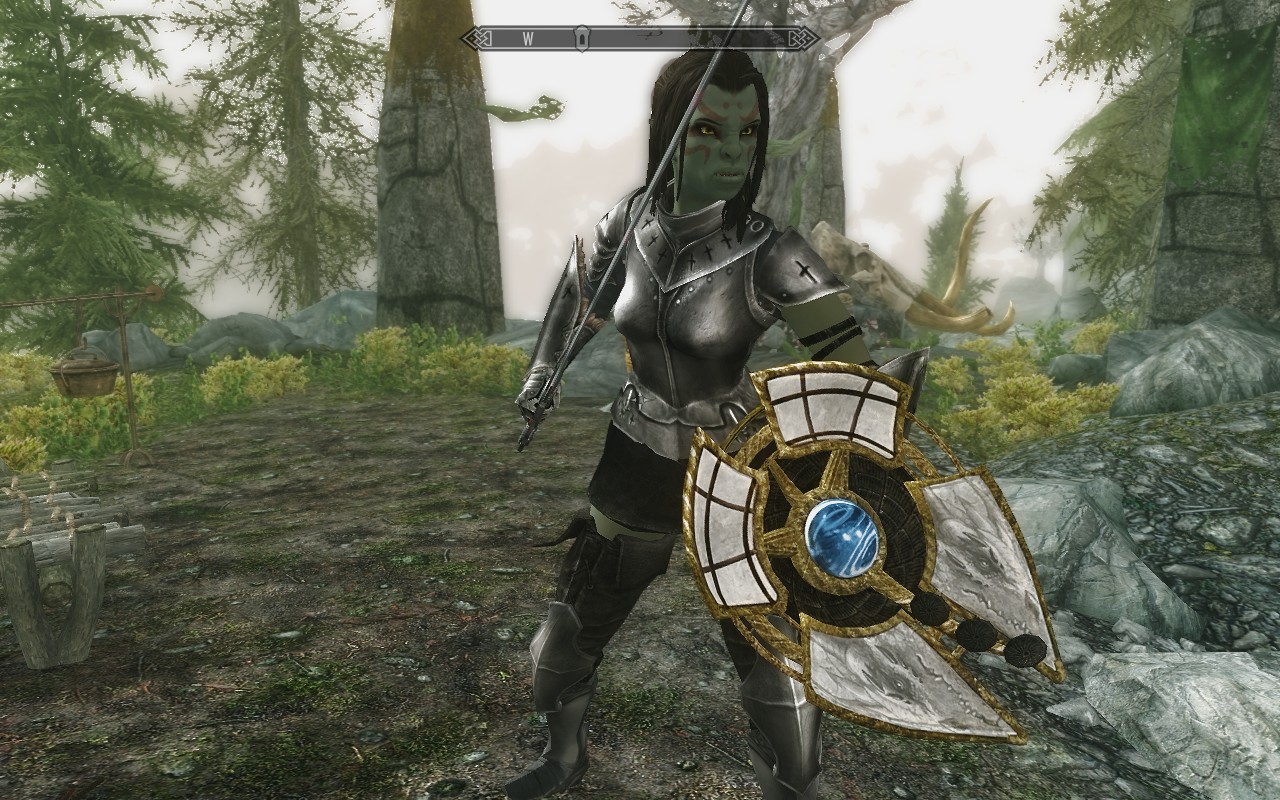This screenshot has height=800, width=1280.
Task: Click the left knotwork ornament of the compass bar
Action: coord(478,38)
